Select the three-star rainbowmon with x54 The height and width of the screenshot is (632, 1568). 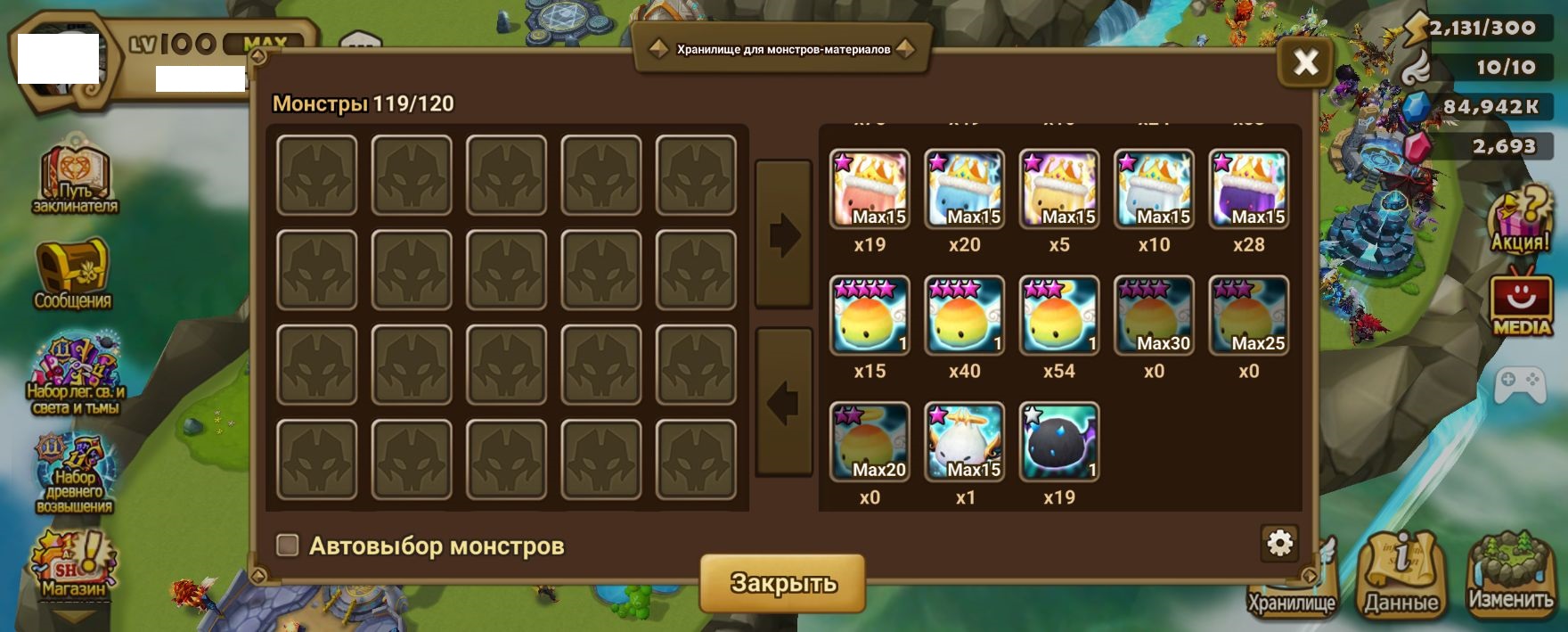[1058, 316]
